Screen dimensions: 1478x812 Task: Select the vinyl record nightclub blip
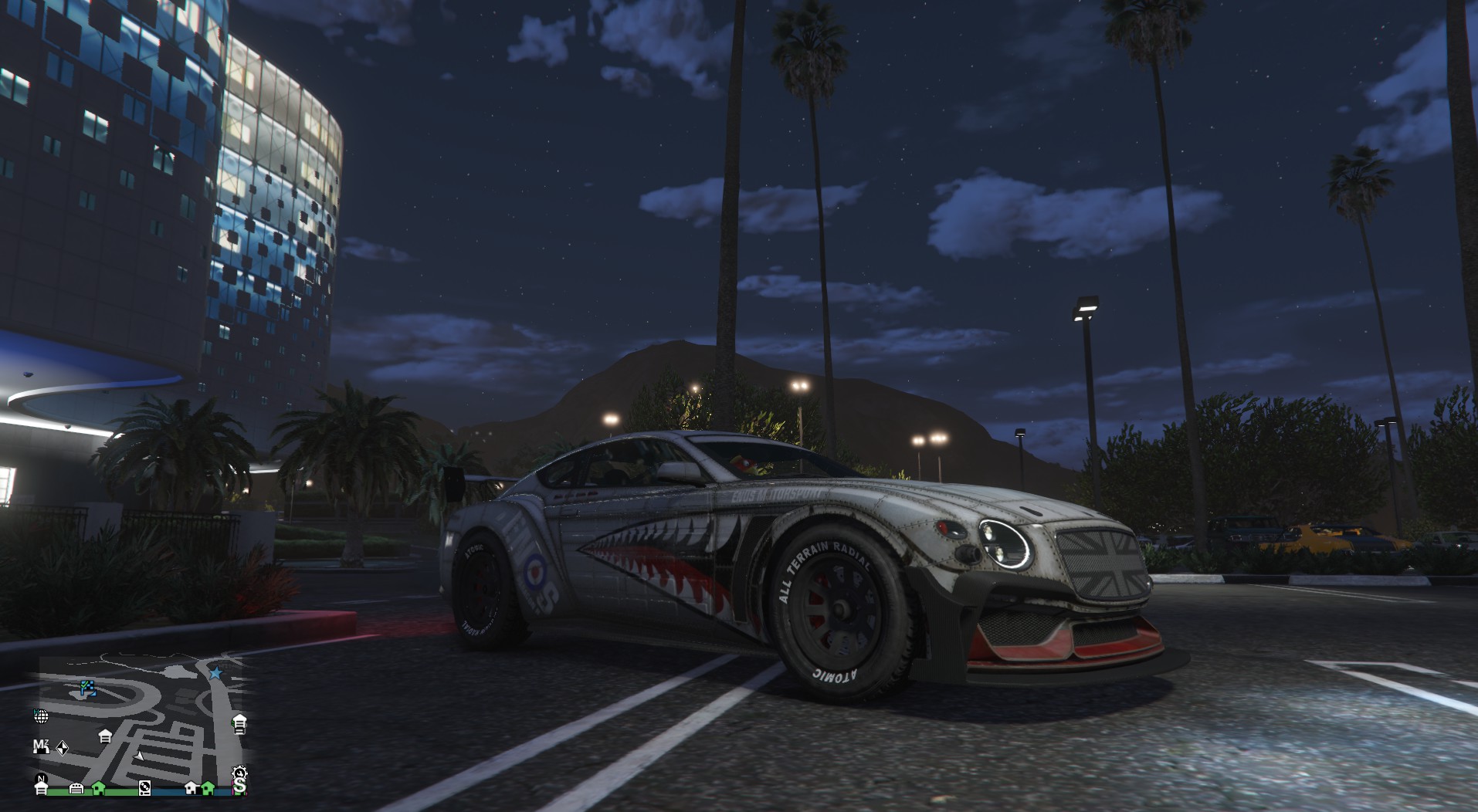pyautogui.click(x=145, y=788)
